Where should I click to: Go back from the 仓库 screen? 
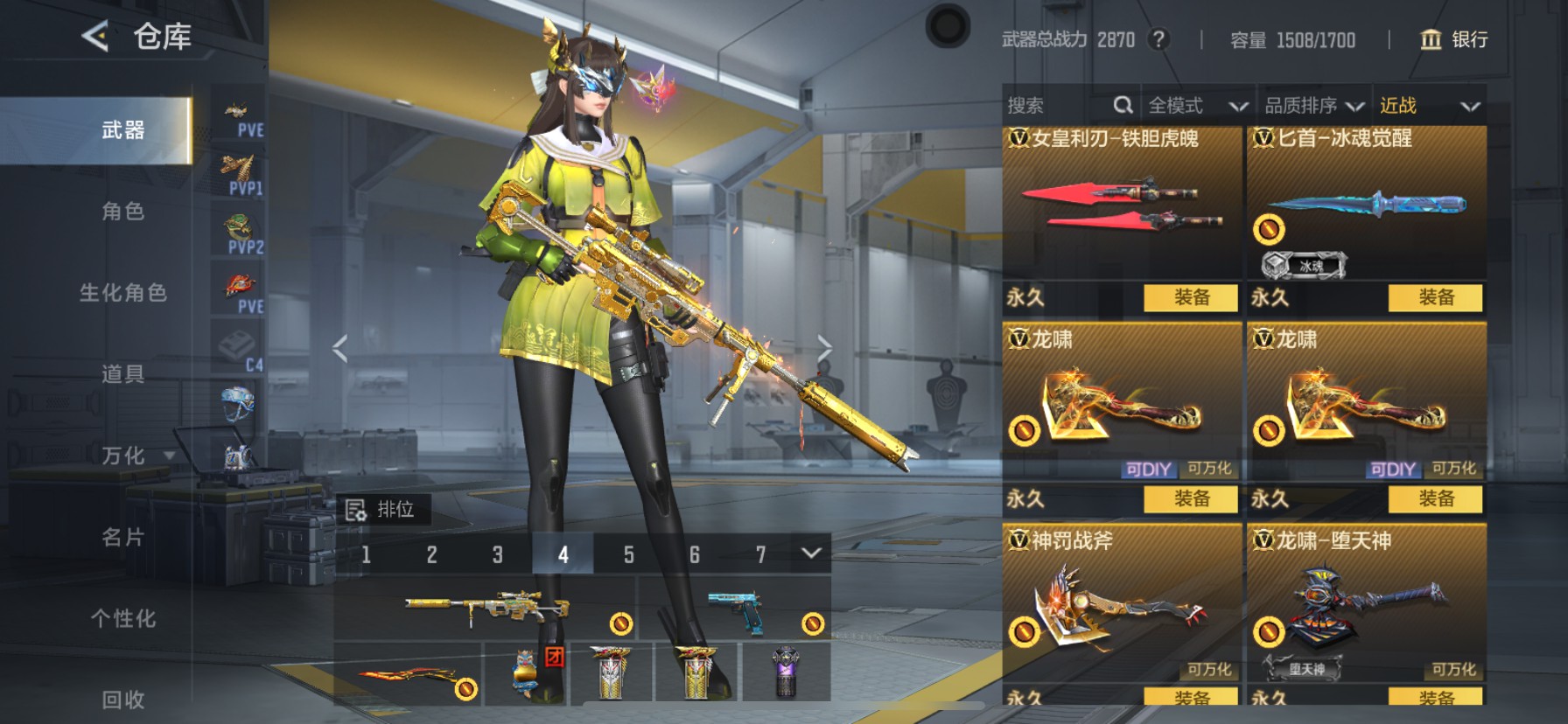94,37
